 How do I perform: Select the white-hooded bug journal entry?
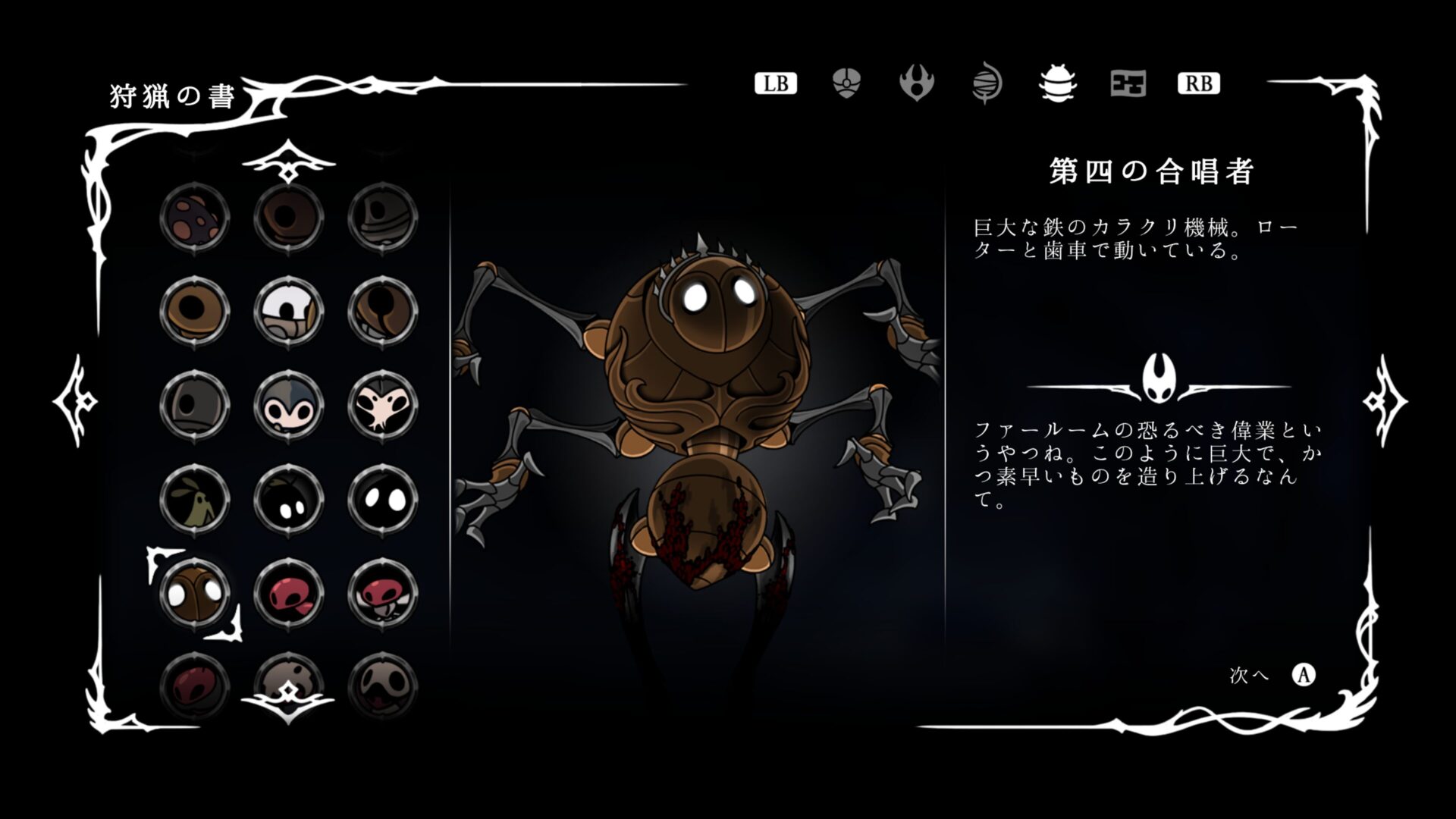pyautogui.click(x=289, y=312)
